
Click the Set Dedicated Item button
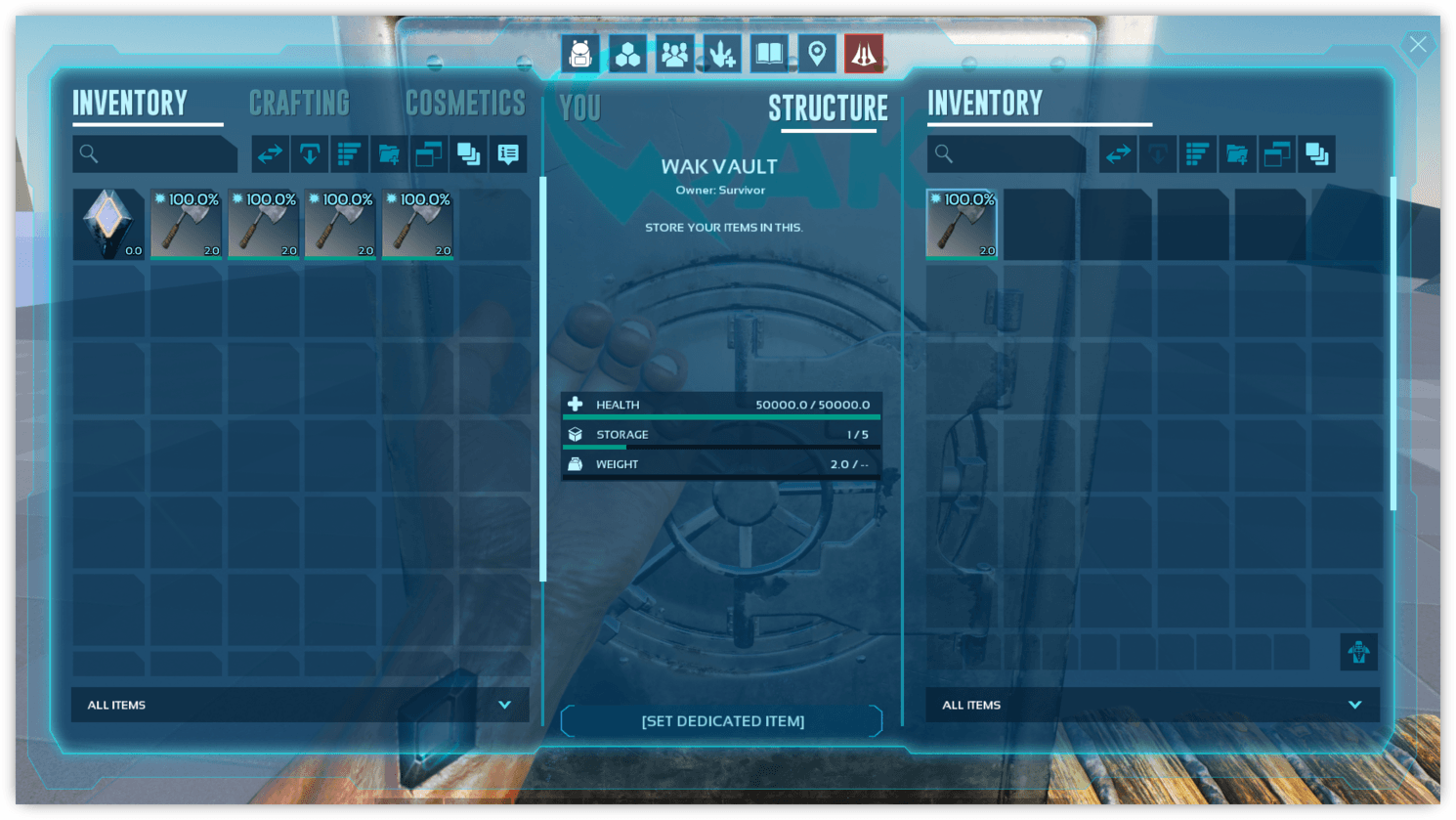click(722, 721)
